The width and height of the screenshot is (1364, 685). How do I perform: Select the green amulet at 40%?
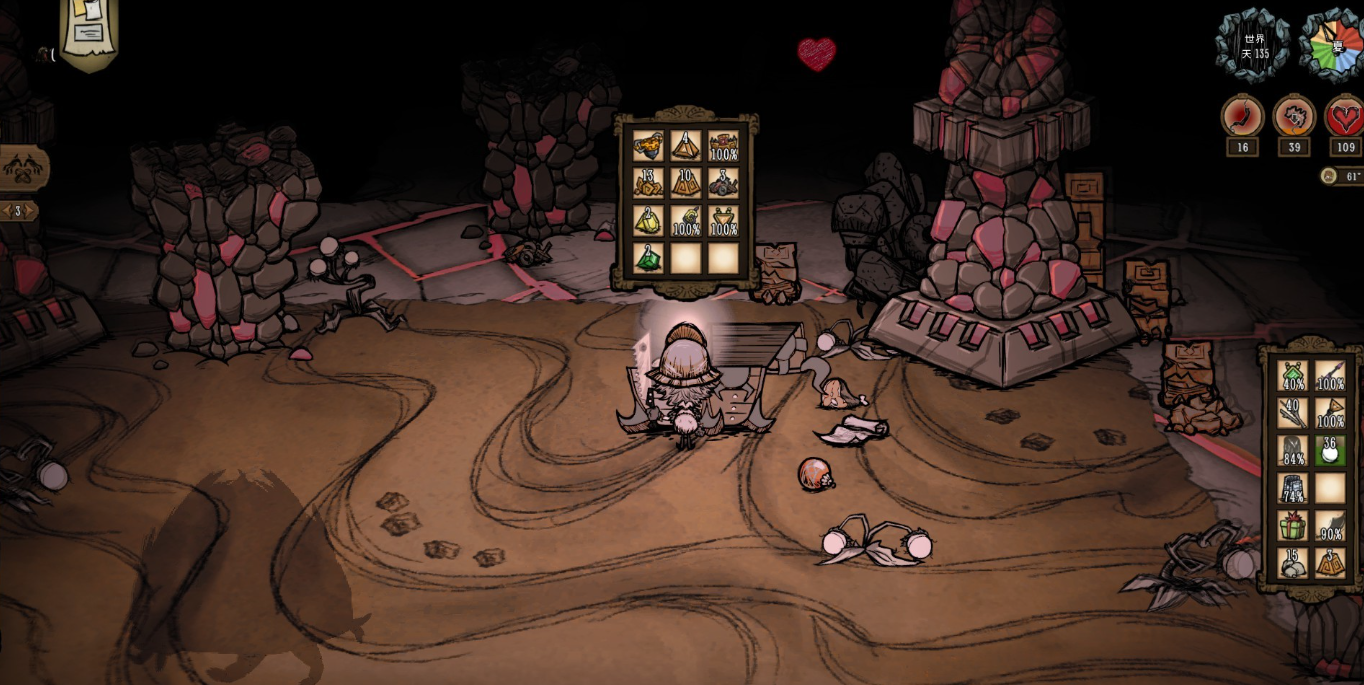tap(1293, 378)
